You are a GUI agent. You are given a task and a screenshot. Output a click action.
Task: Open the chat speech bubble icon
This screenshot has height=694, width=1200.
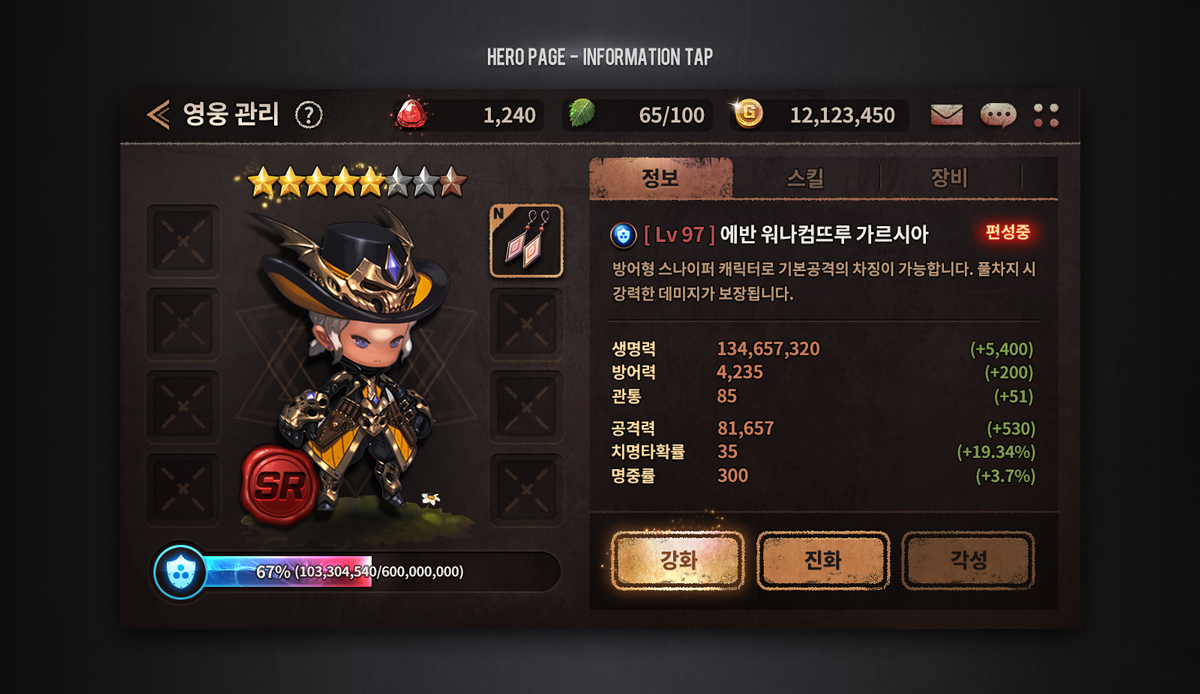point(998,115)
